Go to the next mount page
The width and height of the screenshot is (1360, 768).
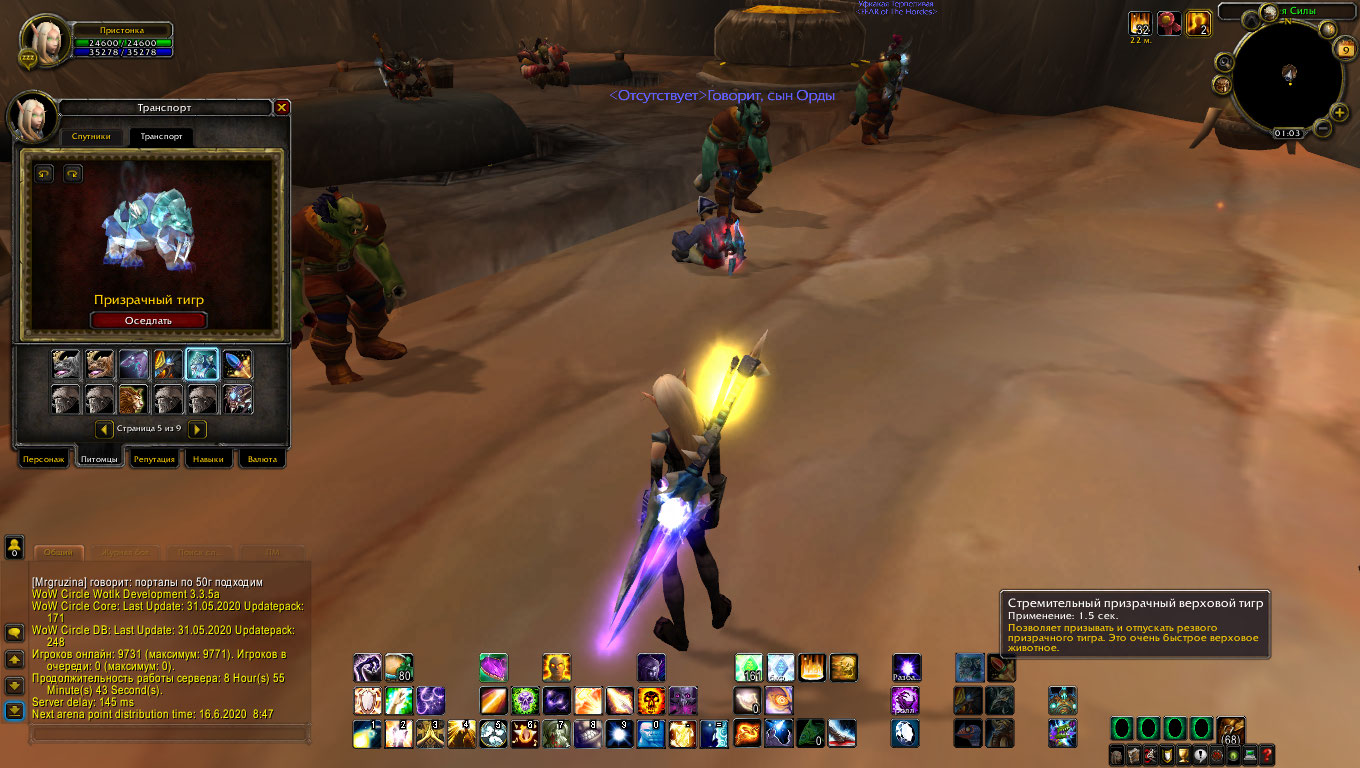198,429
